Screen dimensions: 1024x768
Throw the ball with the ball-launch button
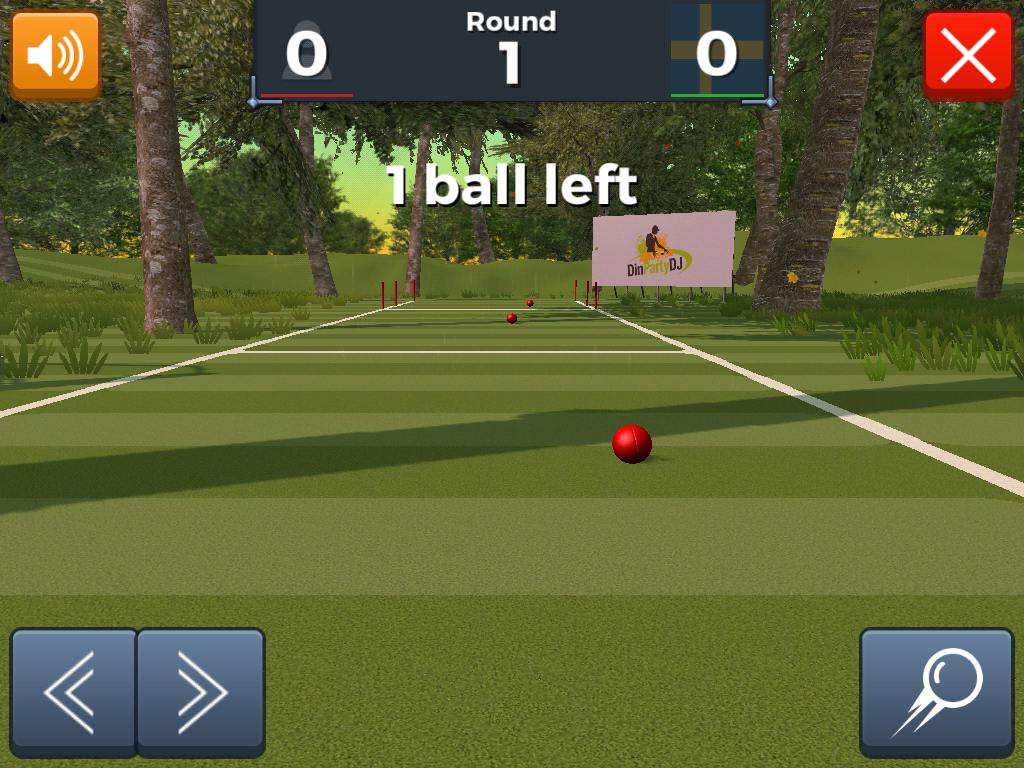click(x=937, y=691)
